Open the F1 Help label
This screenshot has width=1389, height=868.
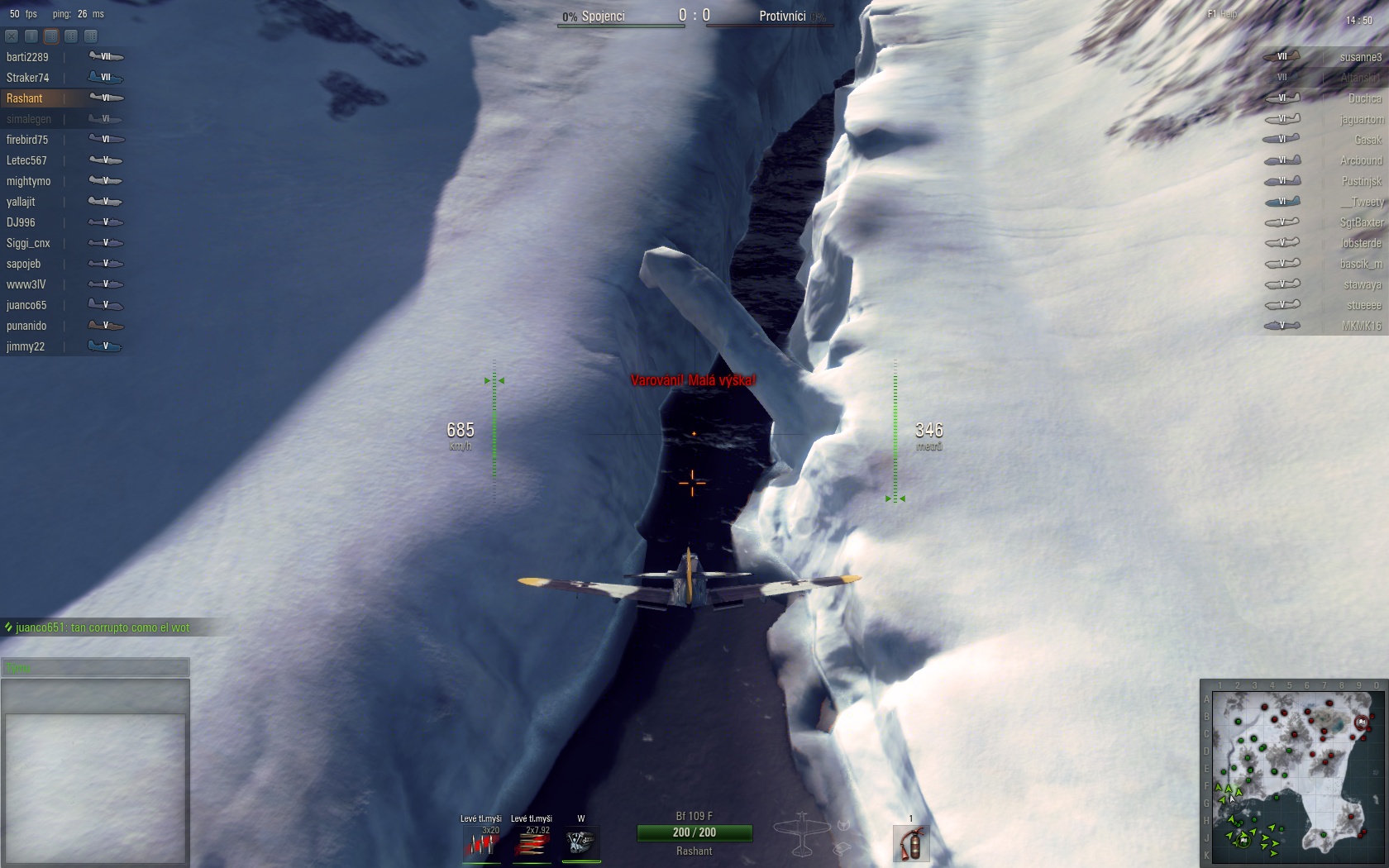click(x=1222, y=14)
